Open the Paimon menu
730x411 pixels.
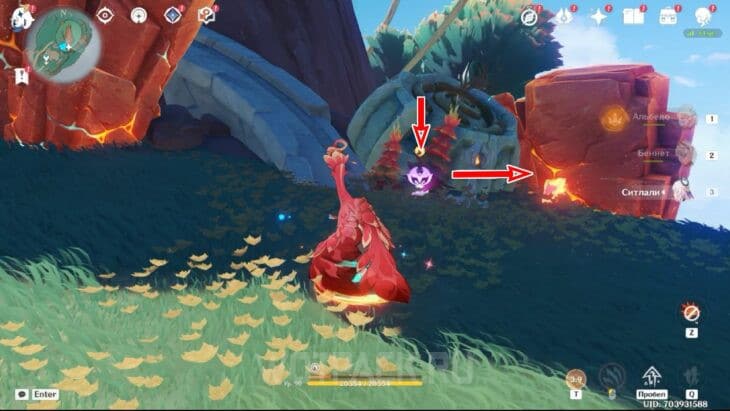[22, 16]
